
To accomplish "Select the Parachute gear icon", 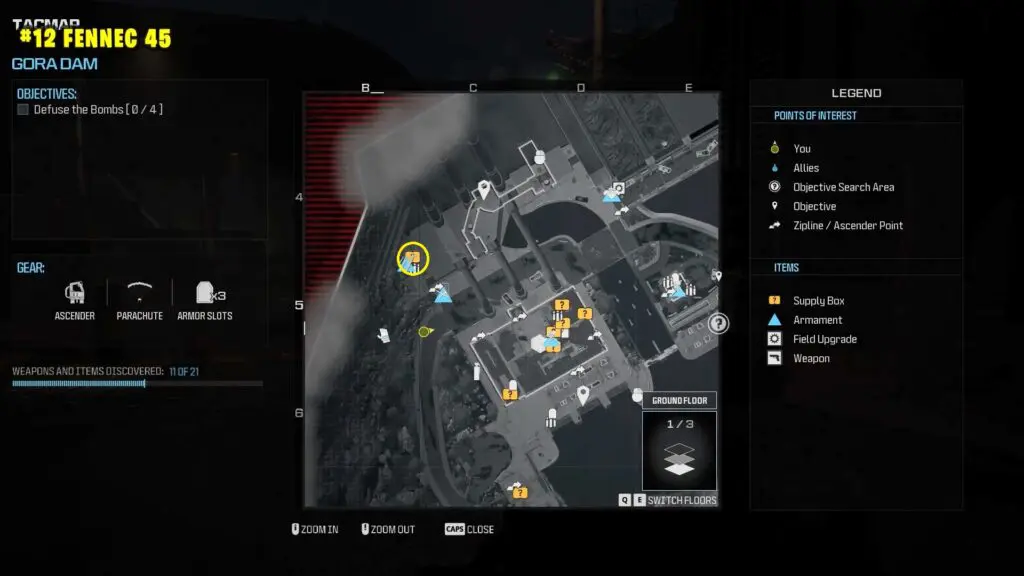I will pyautogui.click(x=139, y=294).
